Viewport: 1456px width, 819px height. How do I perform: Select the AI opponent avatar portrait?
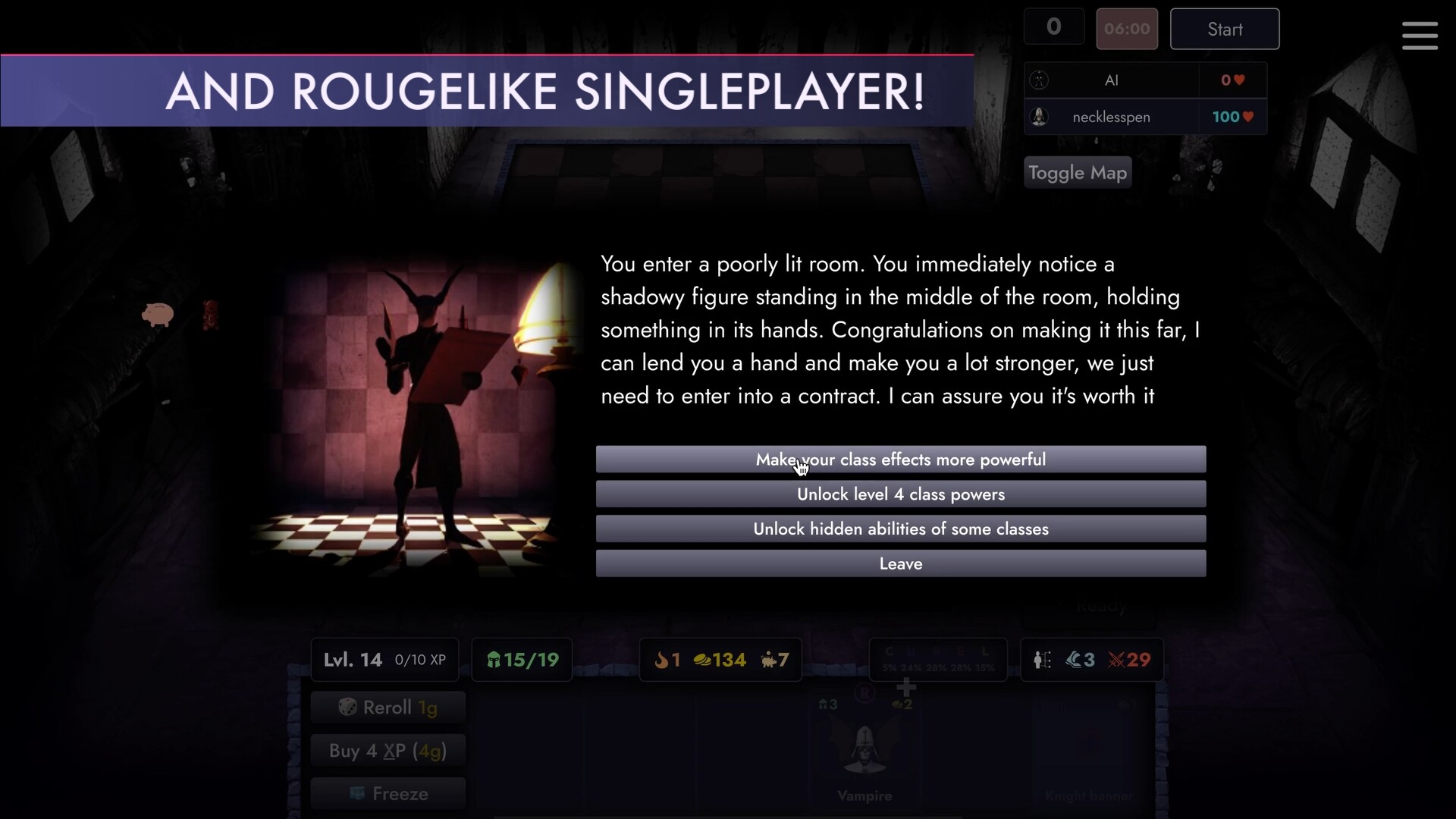pyautogui.click(x=1039, y=80)
